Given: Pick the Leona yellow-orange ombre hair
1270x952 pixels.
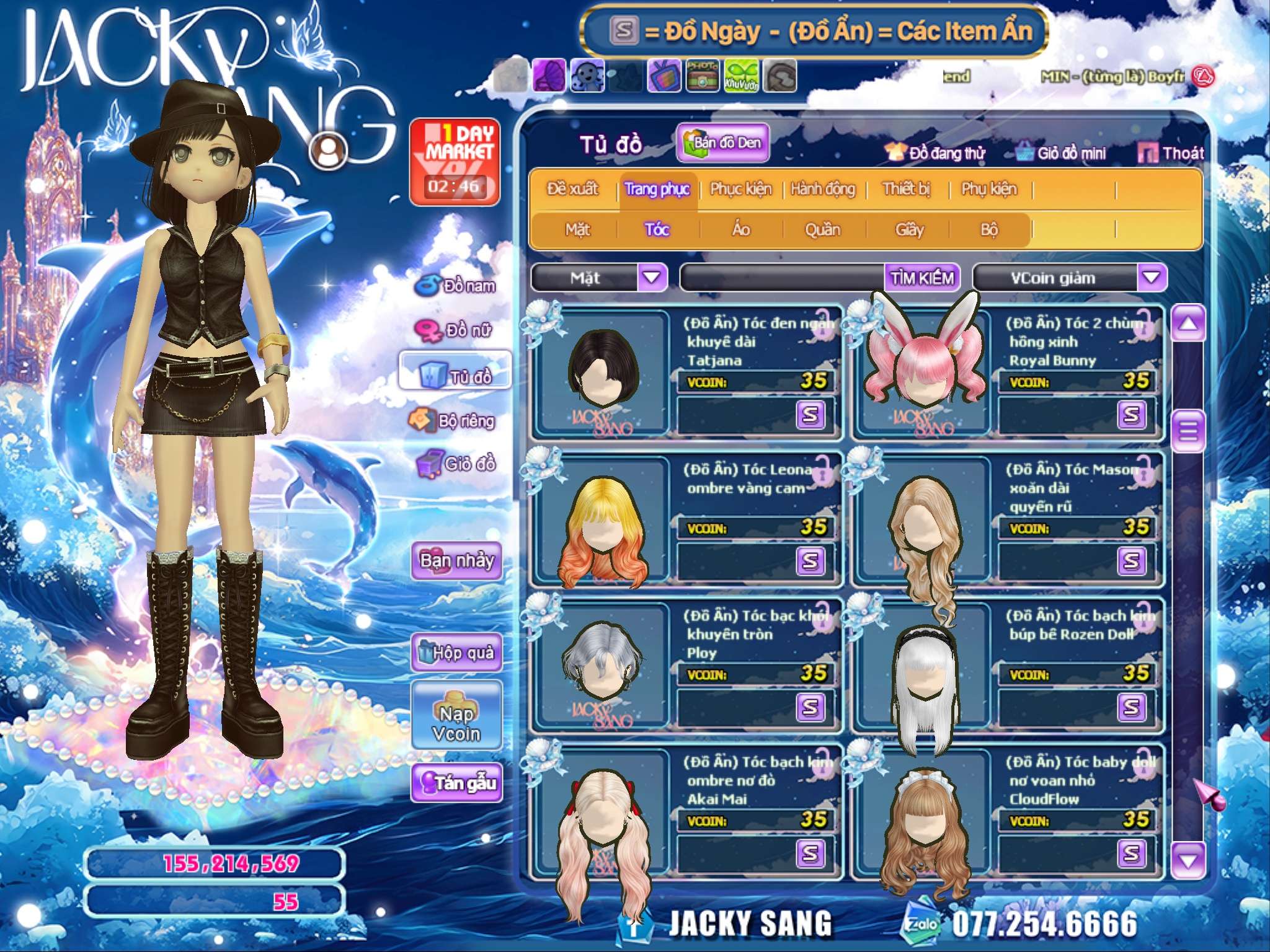Looking at the screenshot, I should [602, 527].
